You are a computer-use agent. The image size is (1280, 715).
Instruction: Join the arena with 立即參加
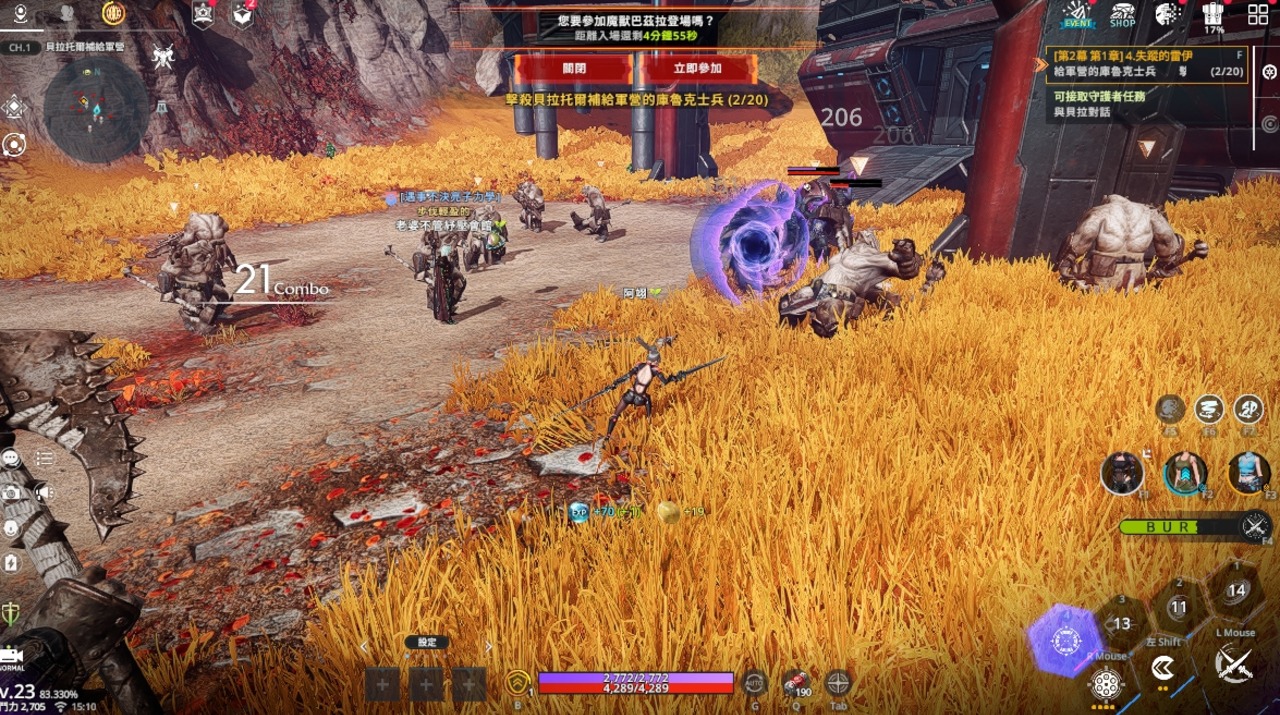697,68
